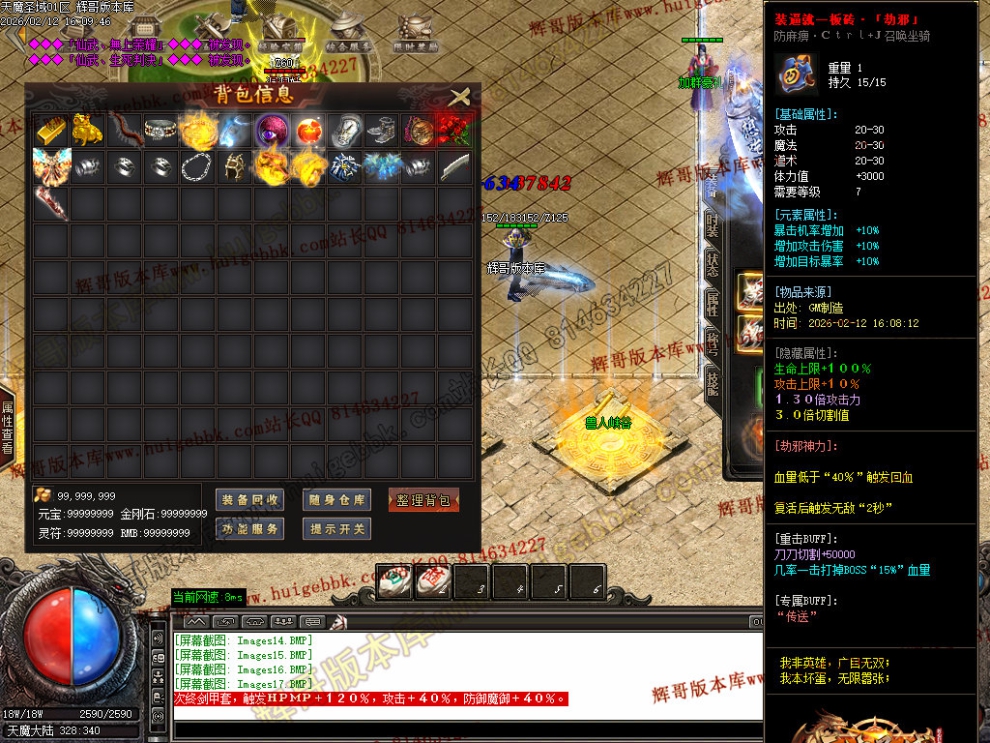The image size is (990, 743).
Task: Switch to the 状态 status tab
Action: [x=712, y=264]
